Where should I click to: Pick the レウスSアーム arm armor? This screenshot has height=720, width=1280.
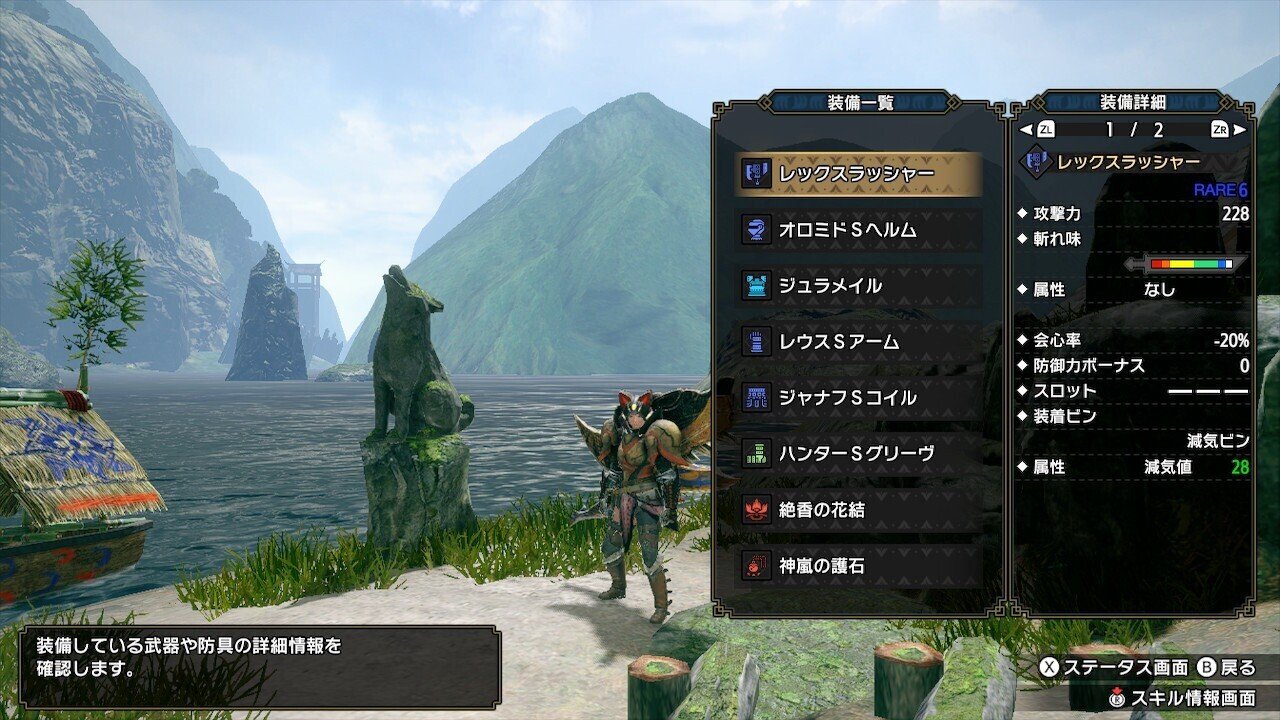[858, 342]
